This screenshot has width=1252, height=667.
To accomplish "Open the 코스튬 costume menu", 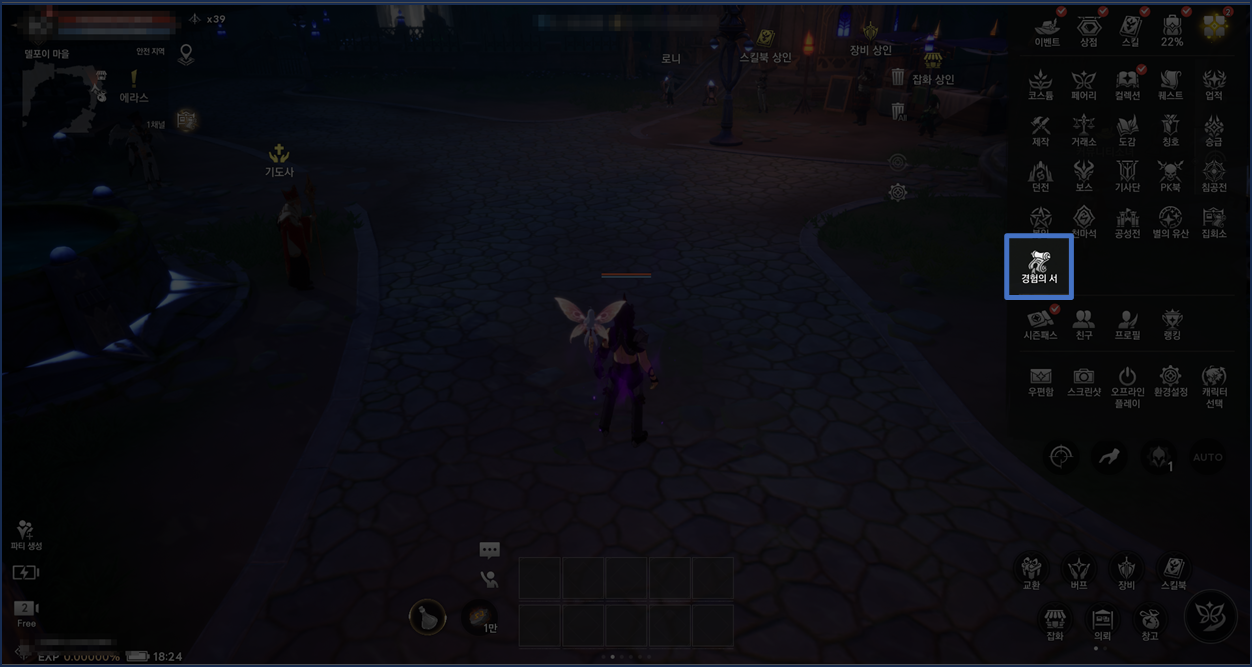I will click(x=1041, y=84).
